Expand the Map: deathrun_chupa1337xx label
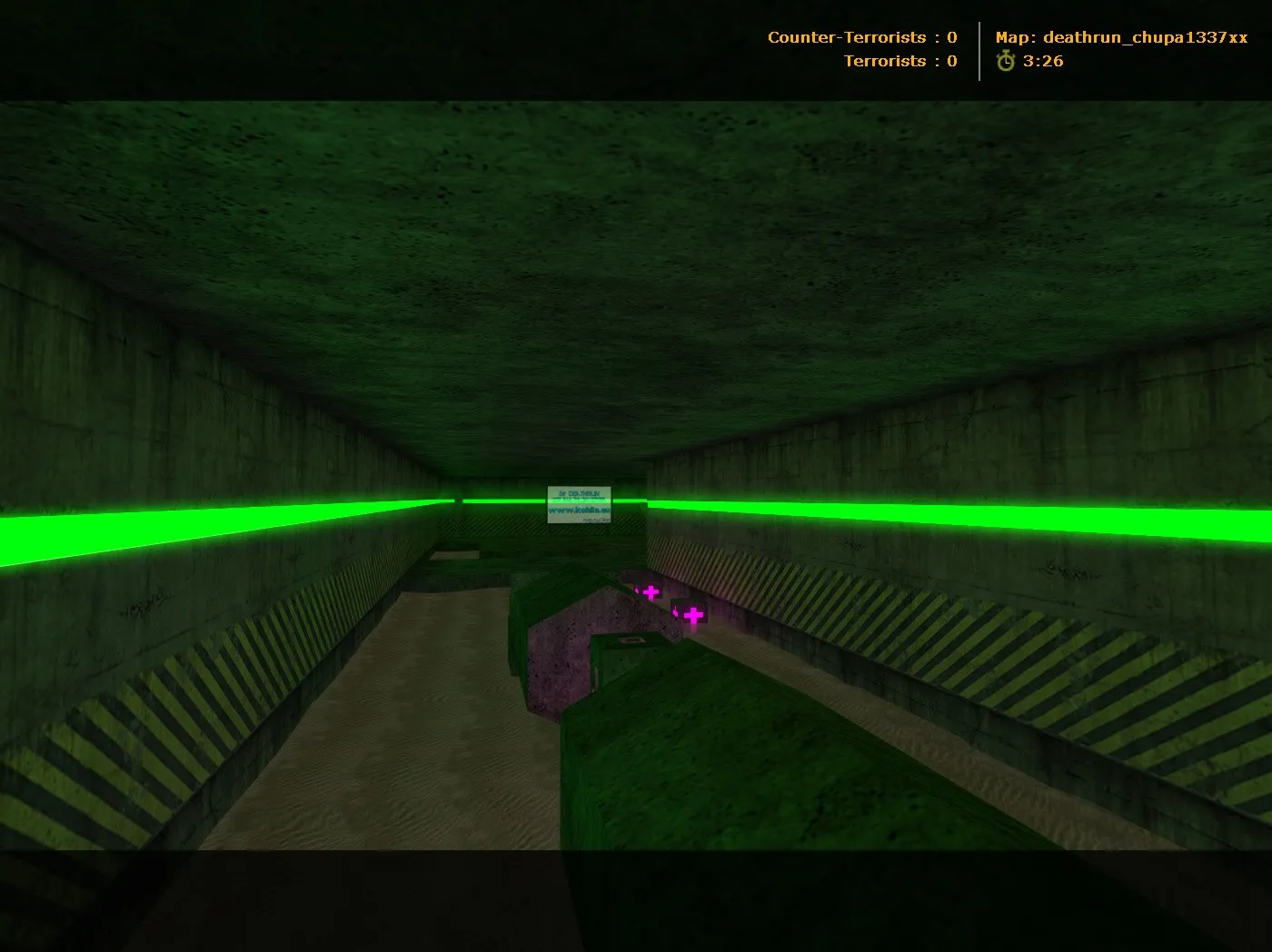This screenshot has width=1272, height=952. pyautogui.click(x=1123, y=38)
